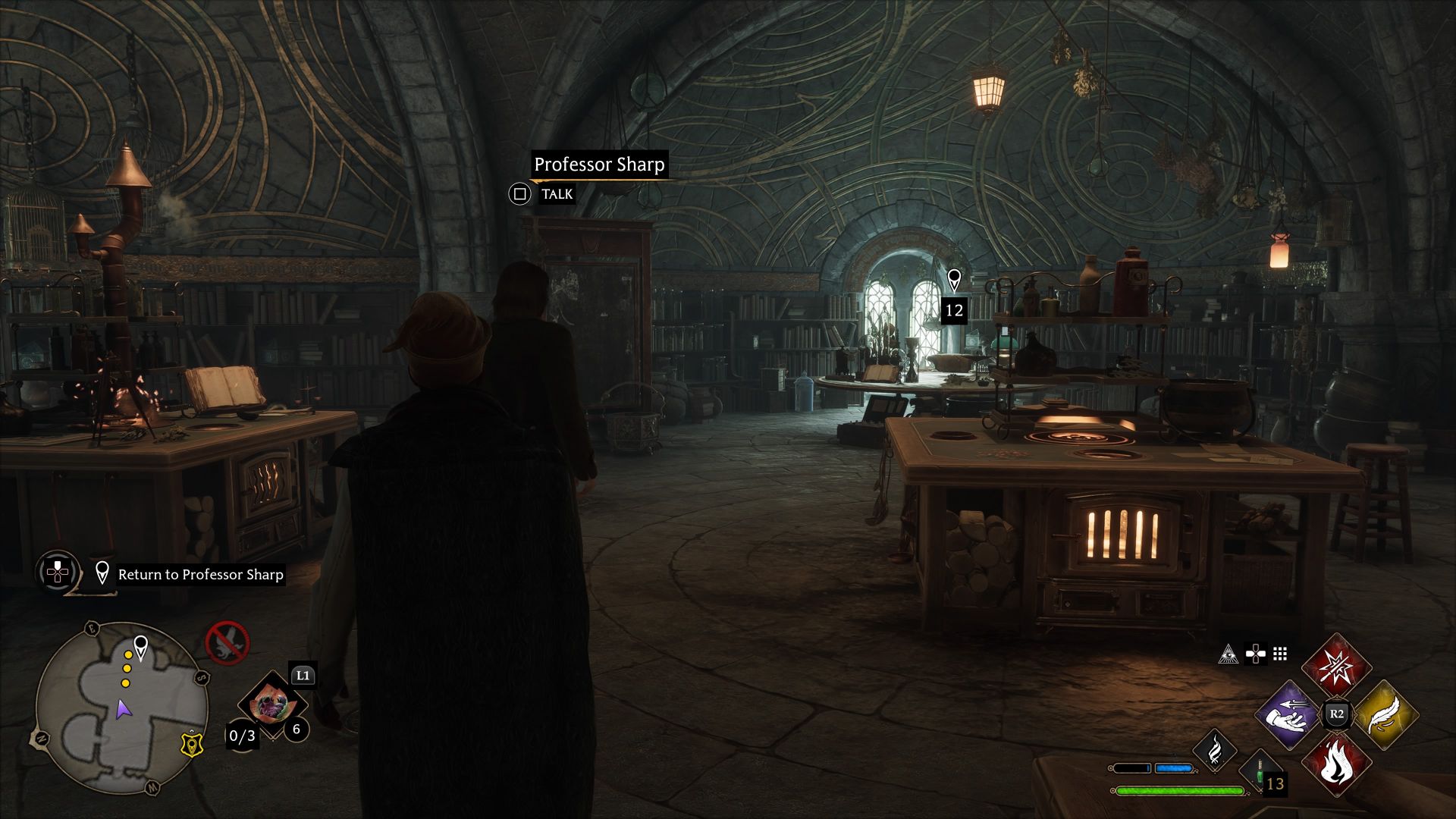Select the mallowsweet item next to L1
This screenshot has width=1456, height=819.
274,705
